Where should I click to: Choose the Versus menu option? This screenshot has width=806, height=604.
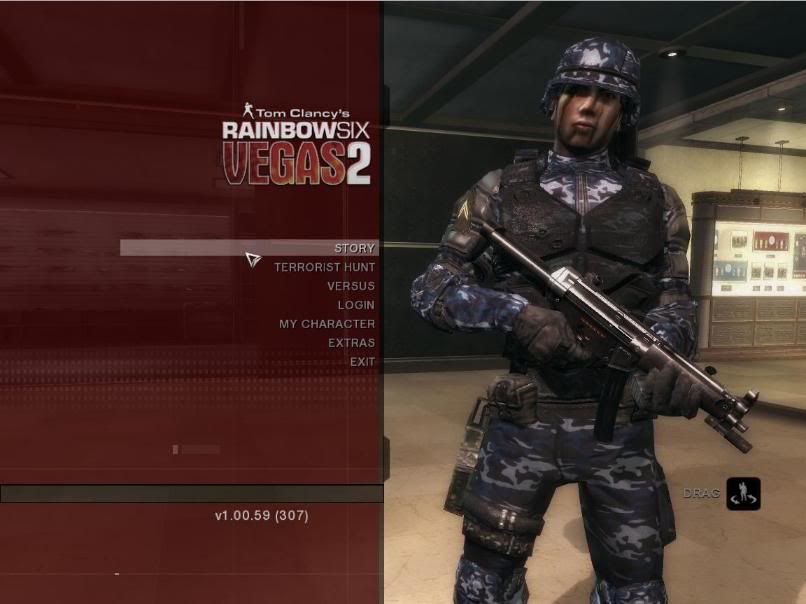(351, 286)
